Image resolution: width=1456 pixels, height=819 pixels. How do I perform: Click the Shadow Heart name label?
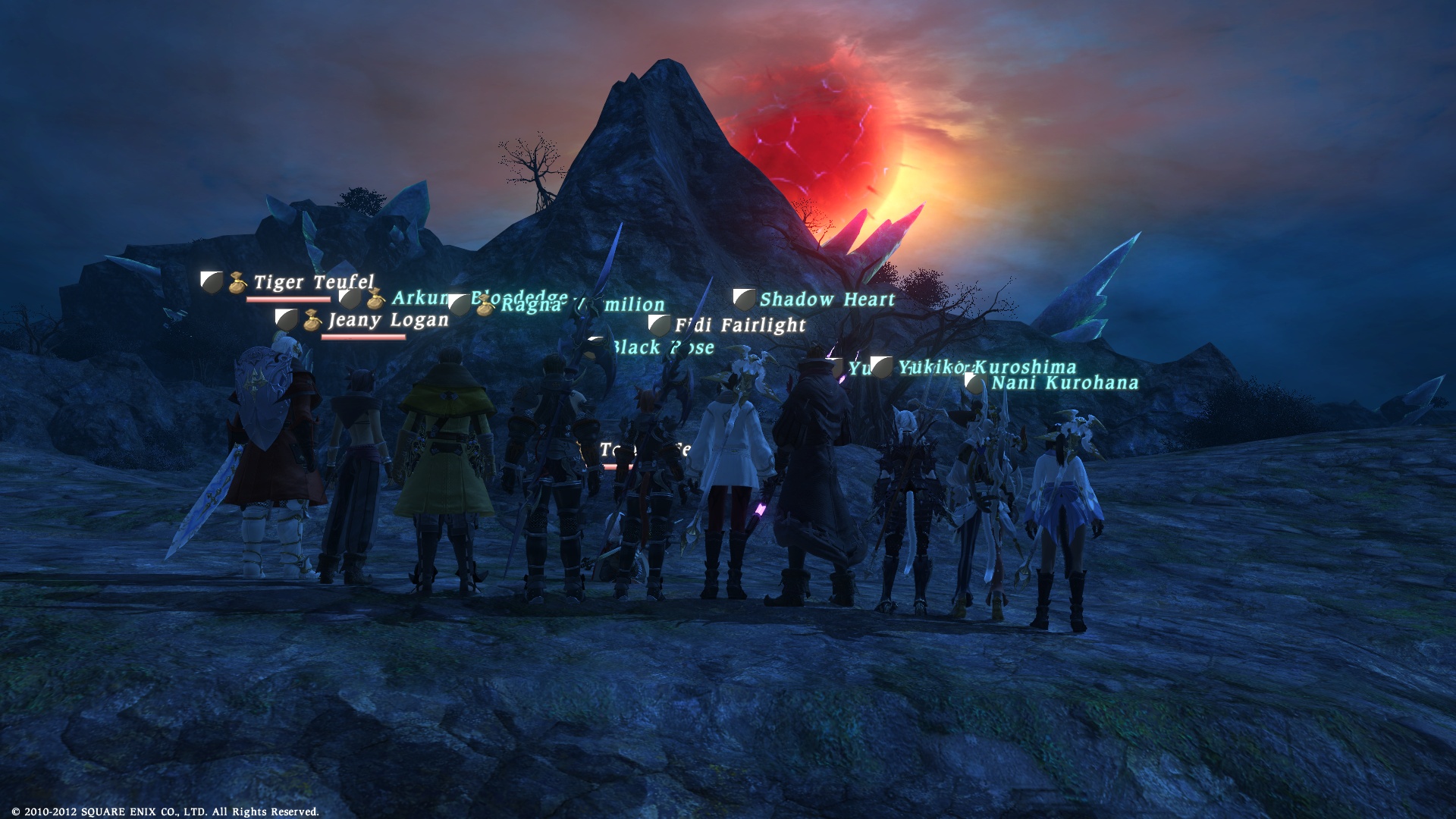coord(827,300)
